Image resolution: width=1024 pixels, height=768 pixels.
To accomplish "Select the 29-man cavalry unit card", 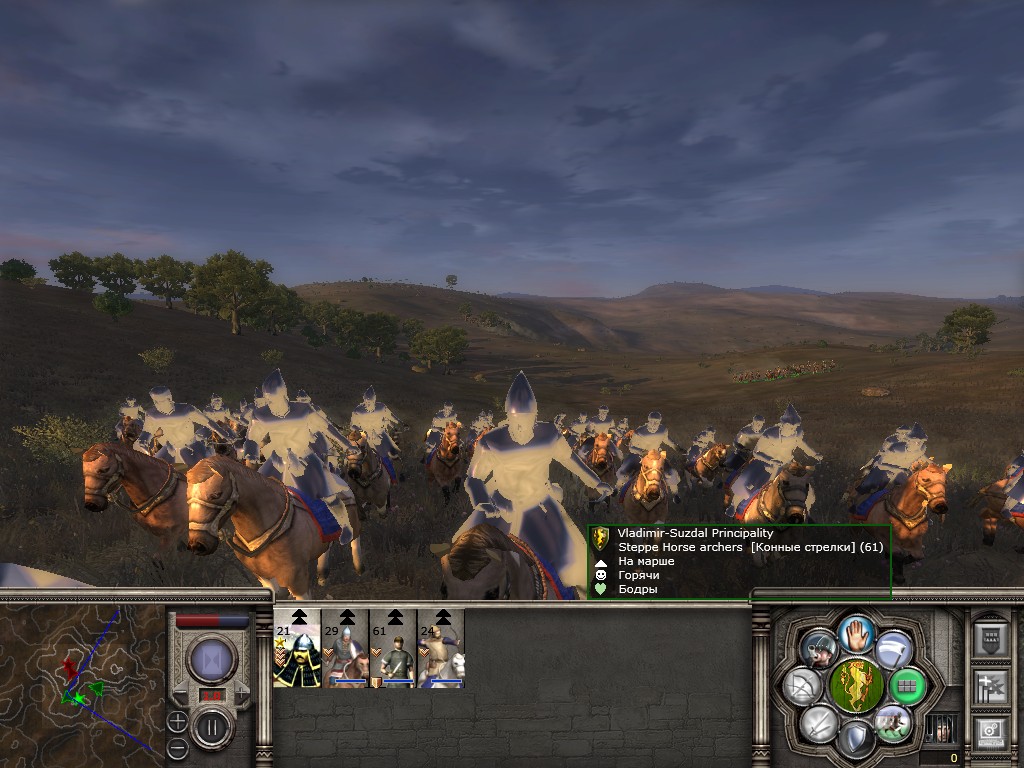I will click(x=345, y=649).
